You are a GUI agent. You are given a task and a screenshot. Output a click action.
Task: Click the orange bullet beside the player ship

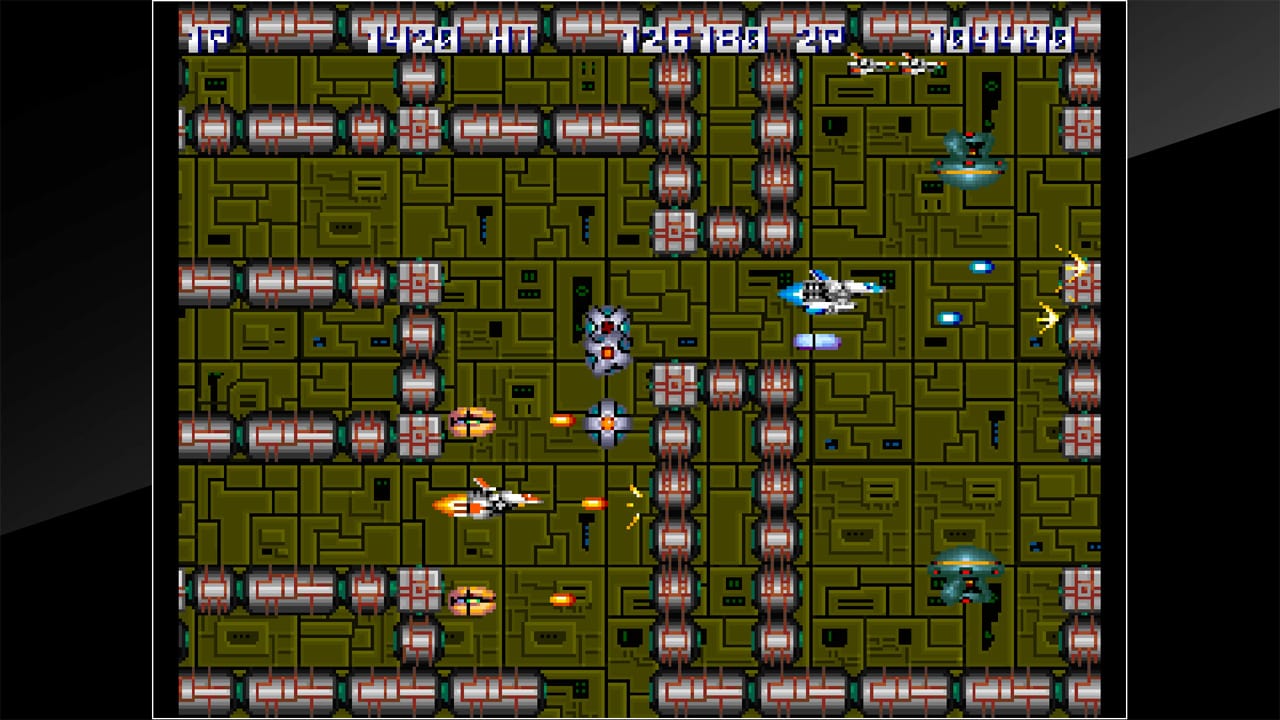(595, 503)
